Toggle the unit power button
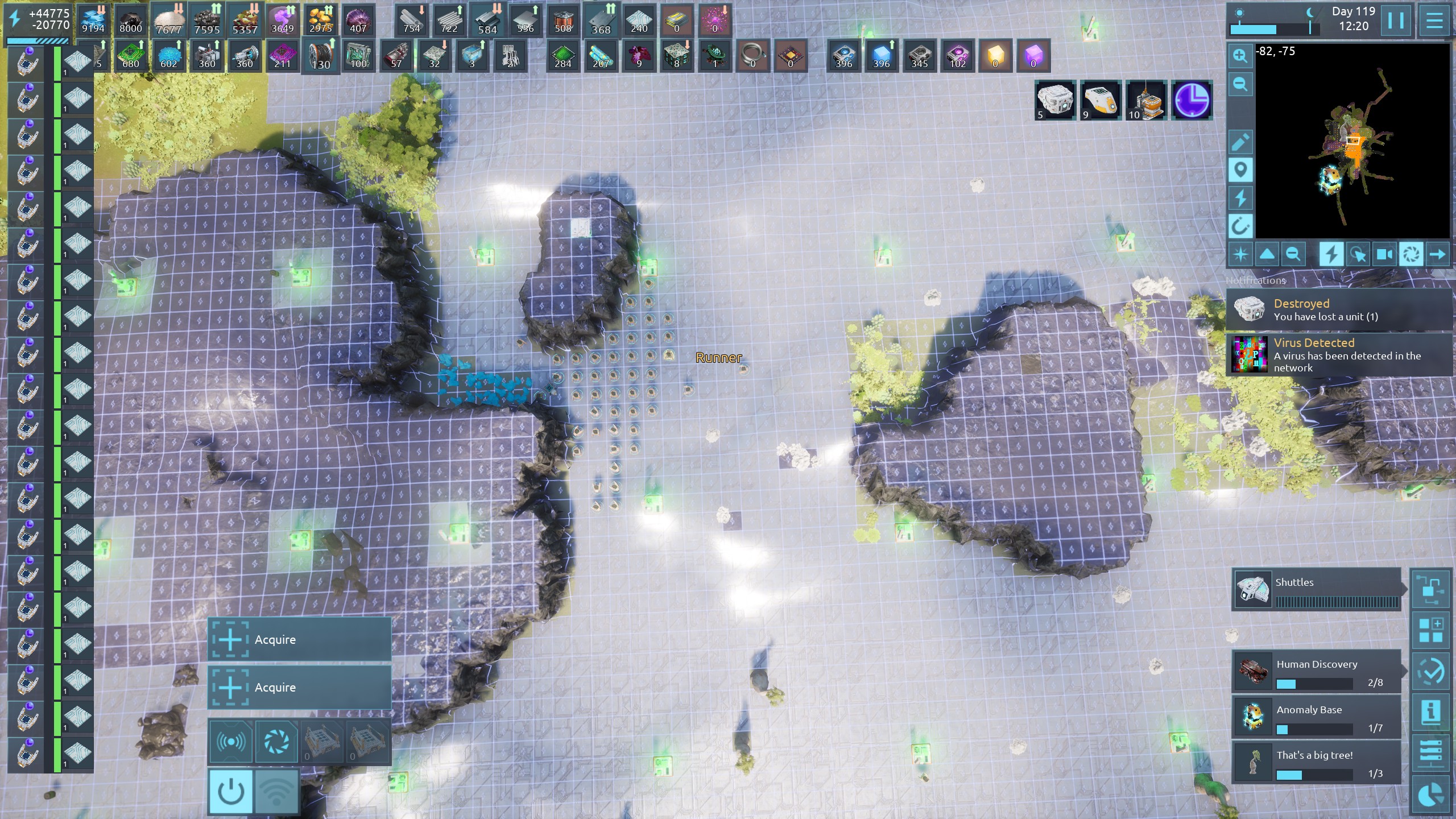This screenshot has height=819, width=1456. (x=231, y=791)
